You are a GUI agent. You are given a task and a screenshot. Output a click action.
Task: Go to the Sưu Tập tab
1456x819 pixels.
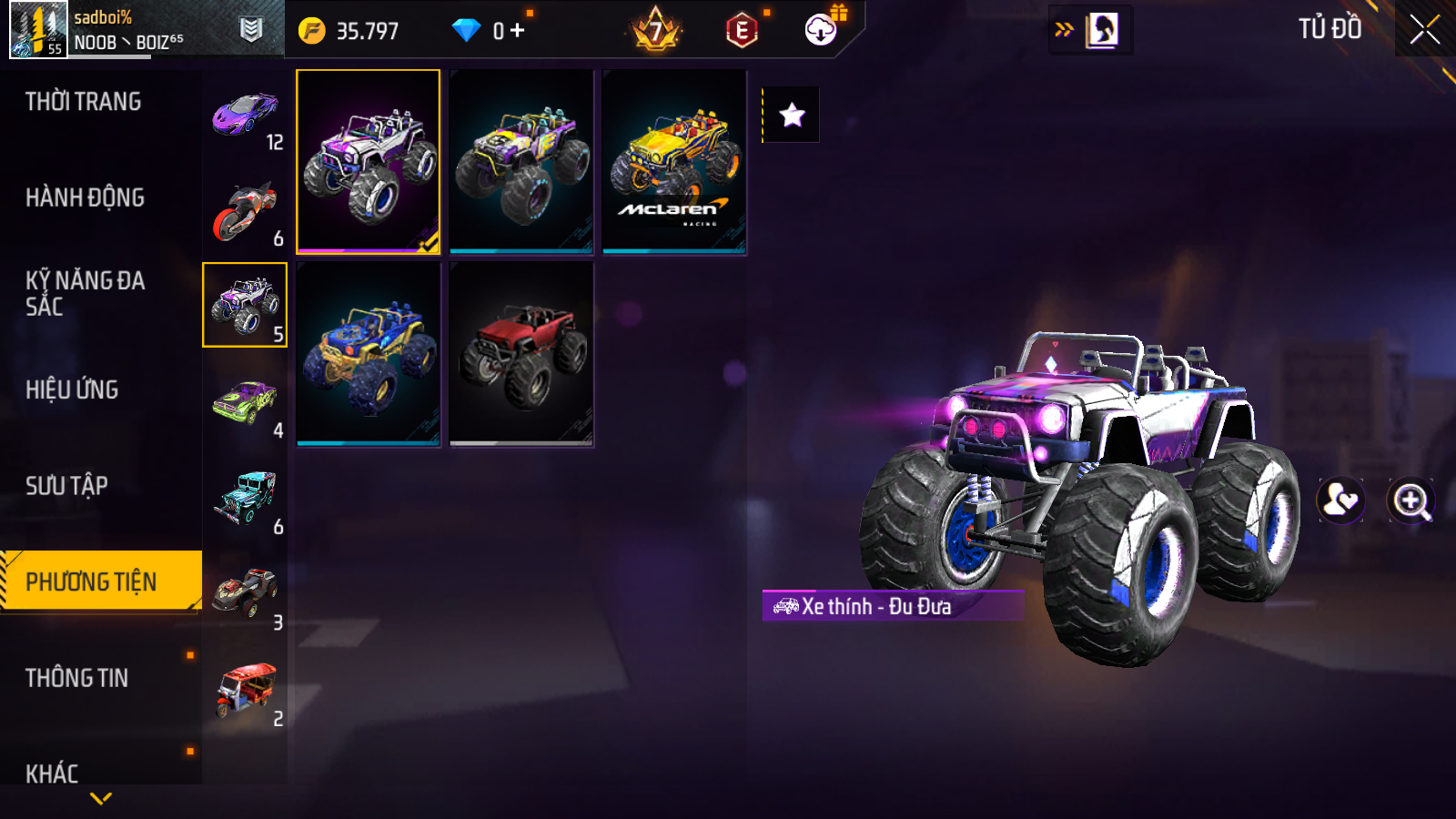pyautogui.click(x=66, y=486)
